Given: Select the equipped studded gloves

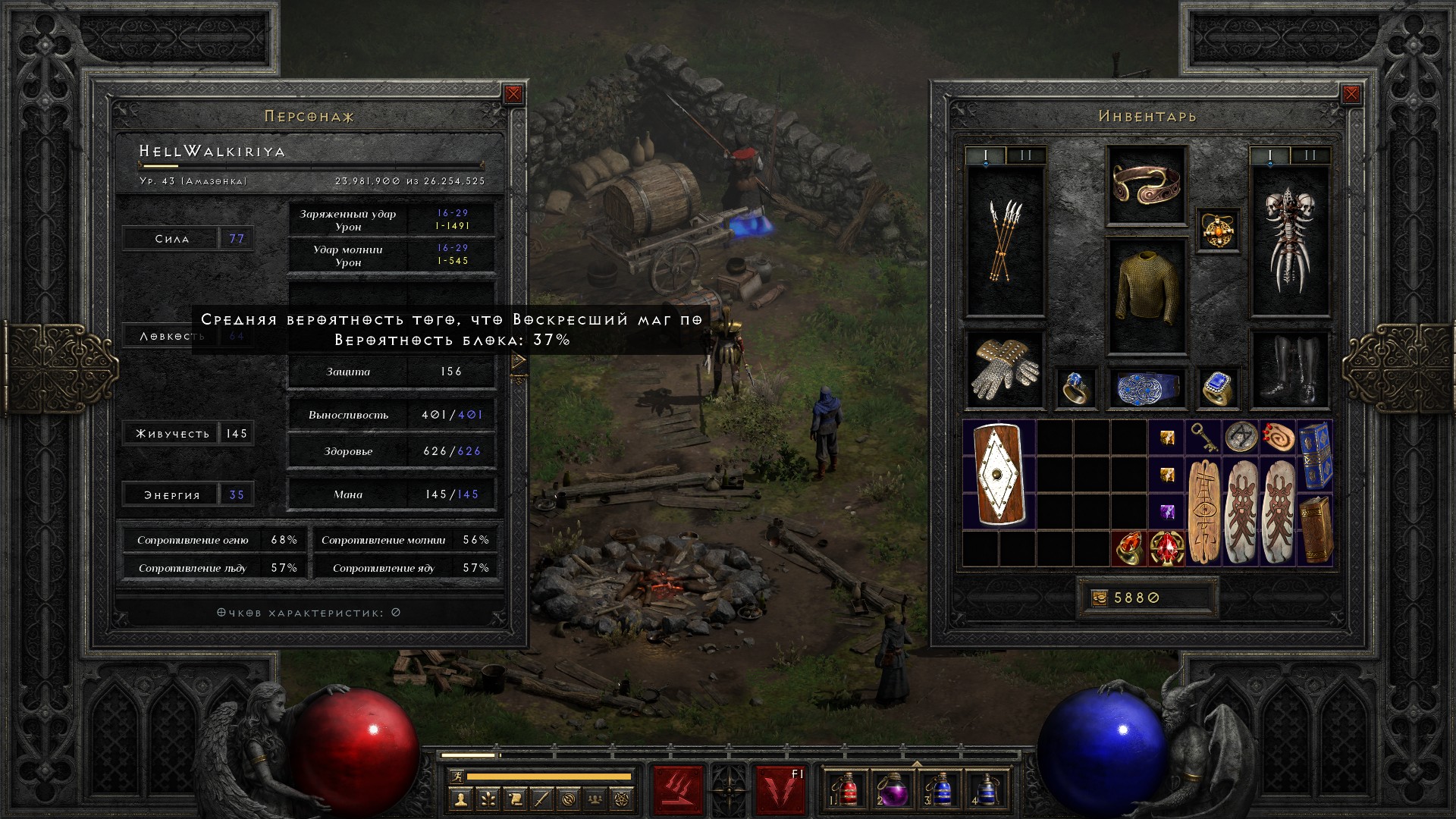Looking at the screenshot, I should pos(1005,371).
